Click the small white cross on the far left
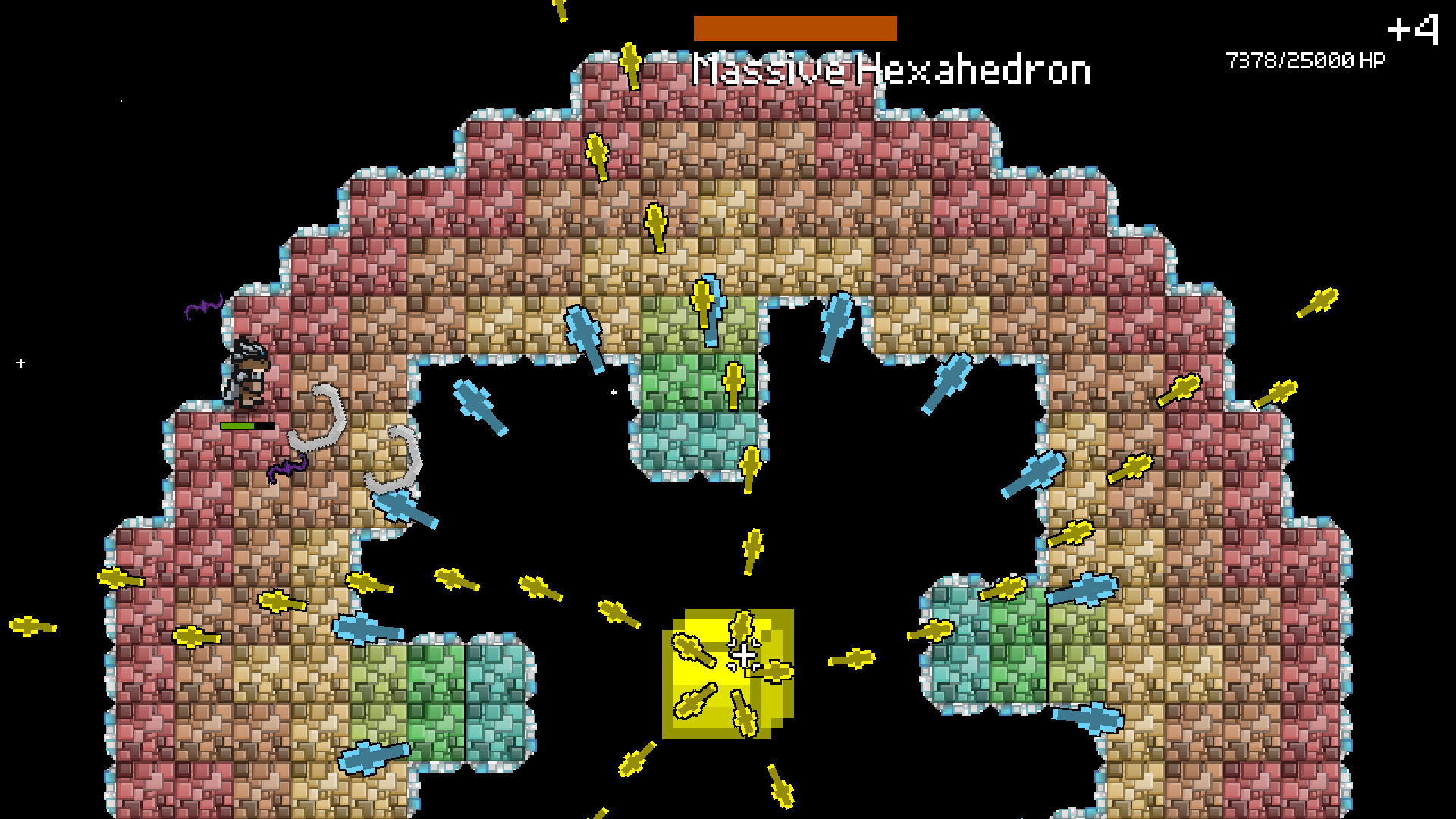The width and height of the screenshot is (1456, 819). point(22,362)
